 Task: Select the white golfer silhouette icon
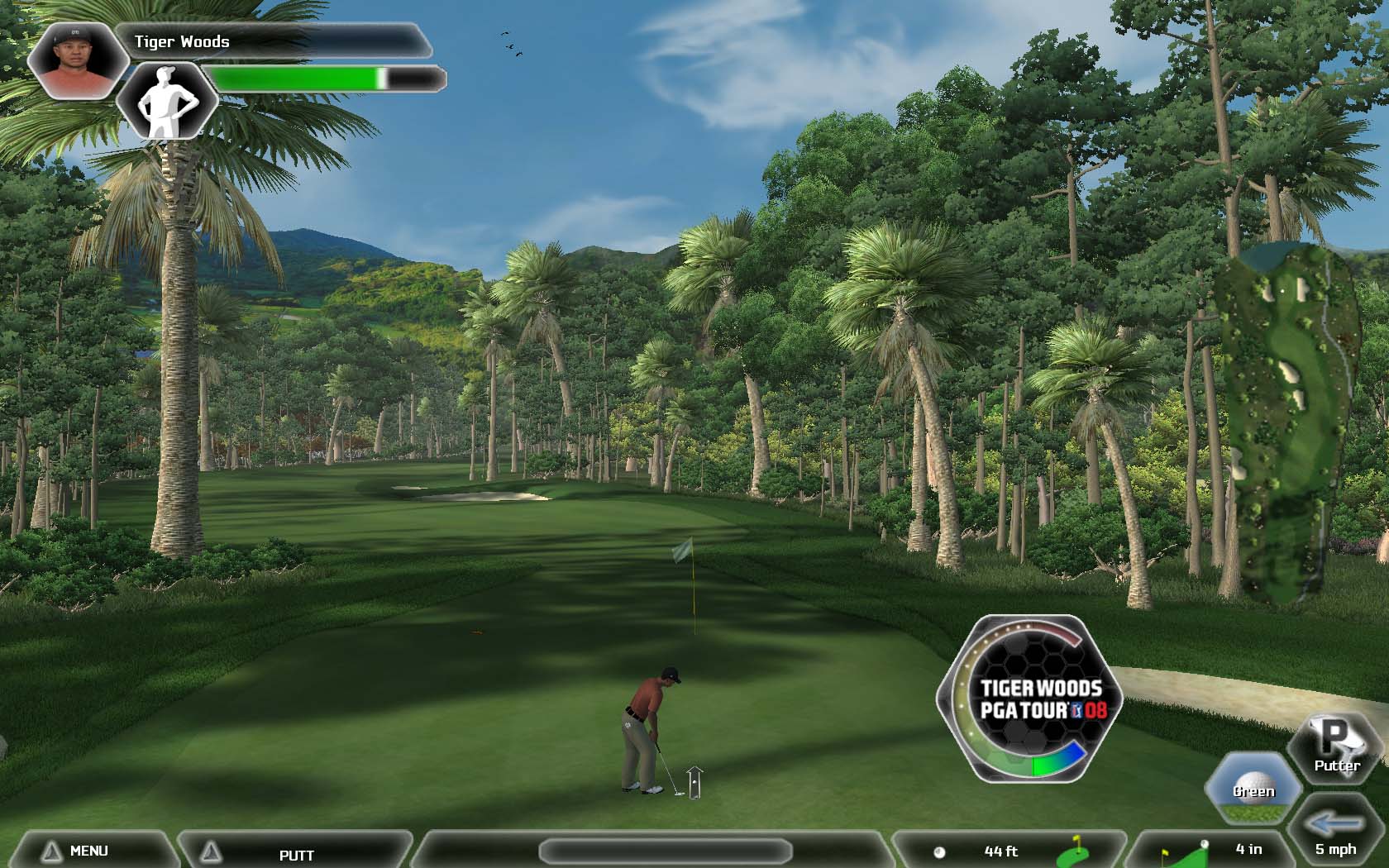pyautogui.click(x=167, y=103)
